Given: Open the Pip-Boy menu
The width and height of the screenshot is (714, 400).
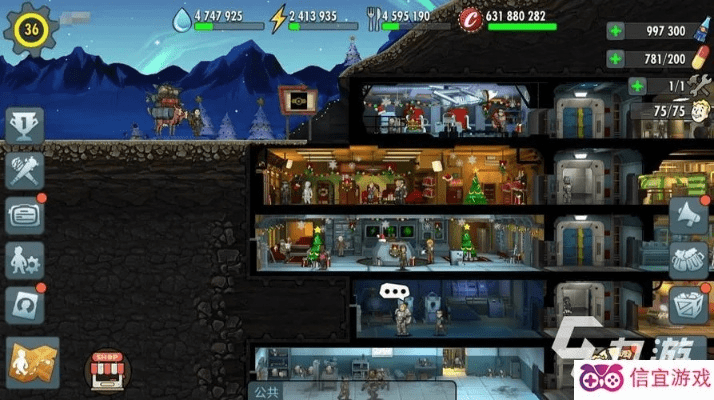Looking at the screenshot, I should (24, 215).
